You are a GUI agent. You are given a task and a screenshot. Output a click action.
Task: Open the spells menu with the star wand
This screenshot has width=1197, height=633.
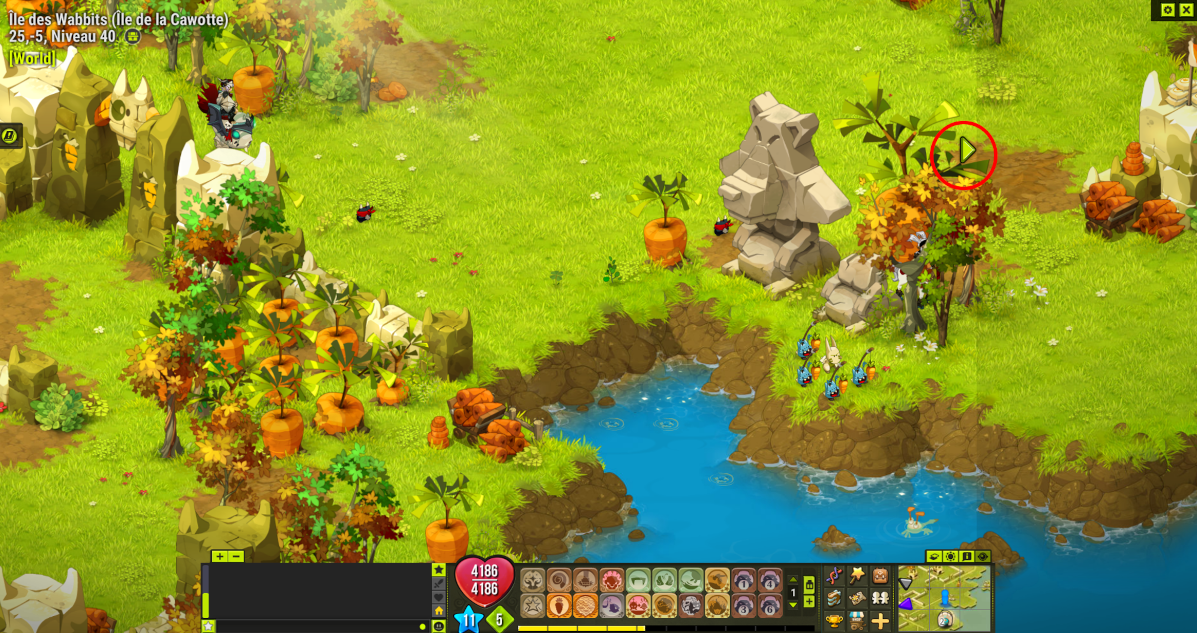click(x=857, y=575)
